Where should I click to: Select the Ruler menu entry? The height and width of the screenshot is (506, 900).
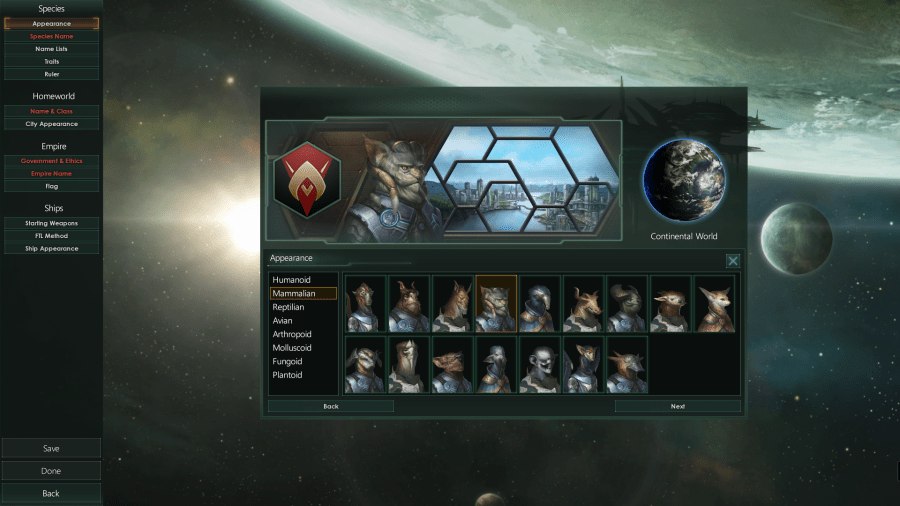coord(51,74)
